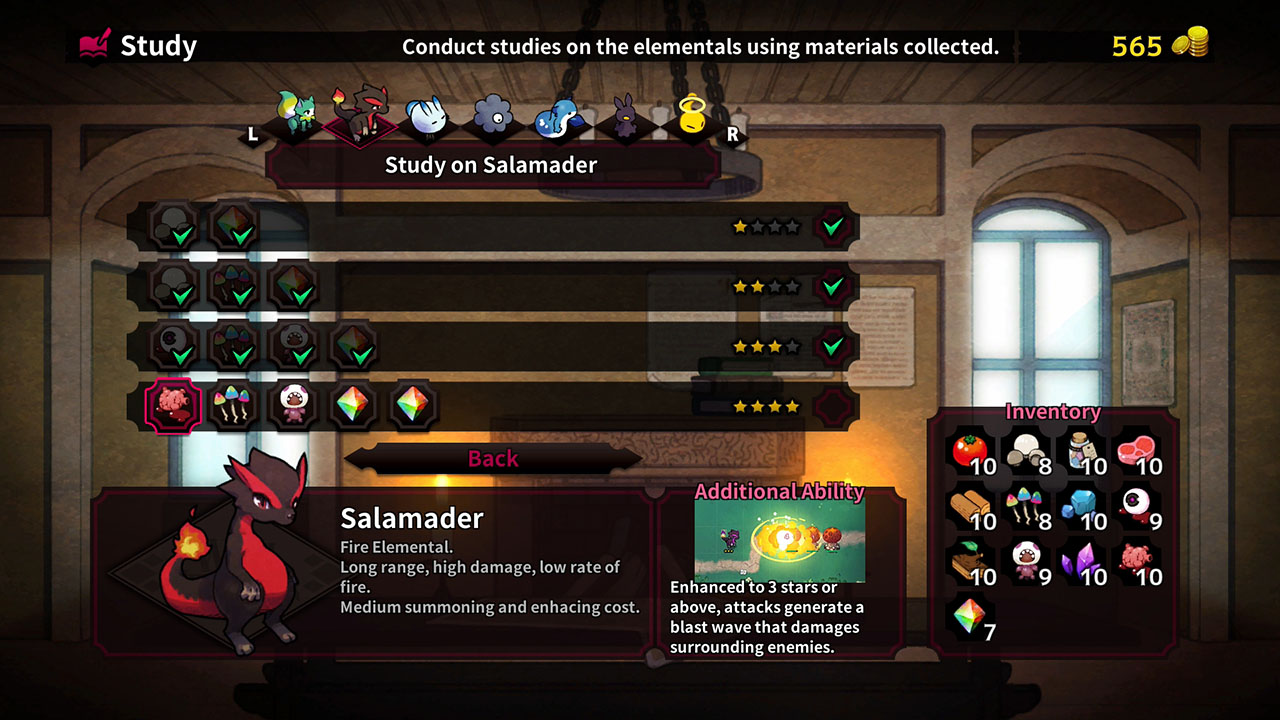Click the meat item in the Inventory
Image resolution: width=1280 pixels, height=720 pixels.
1137,450
